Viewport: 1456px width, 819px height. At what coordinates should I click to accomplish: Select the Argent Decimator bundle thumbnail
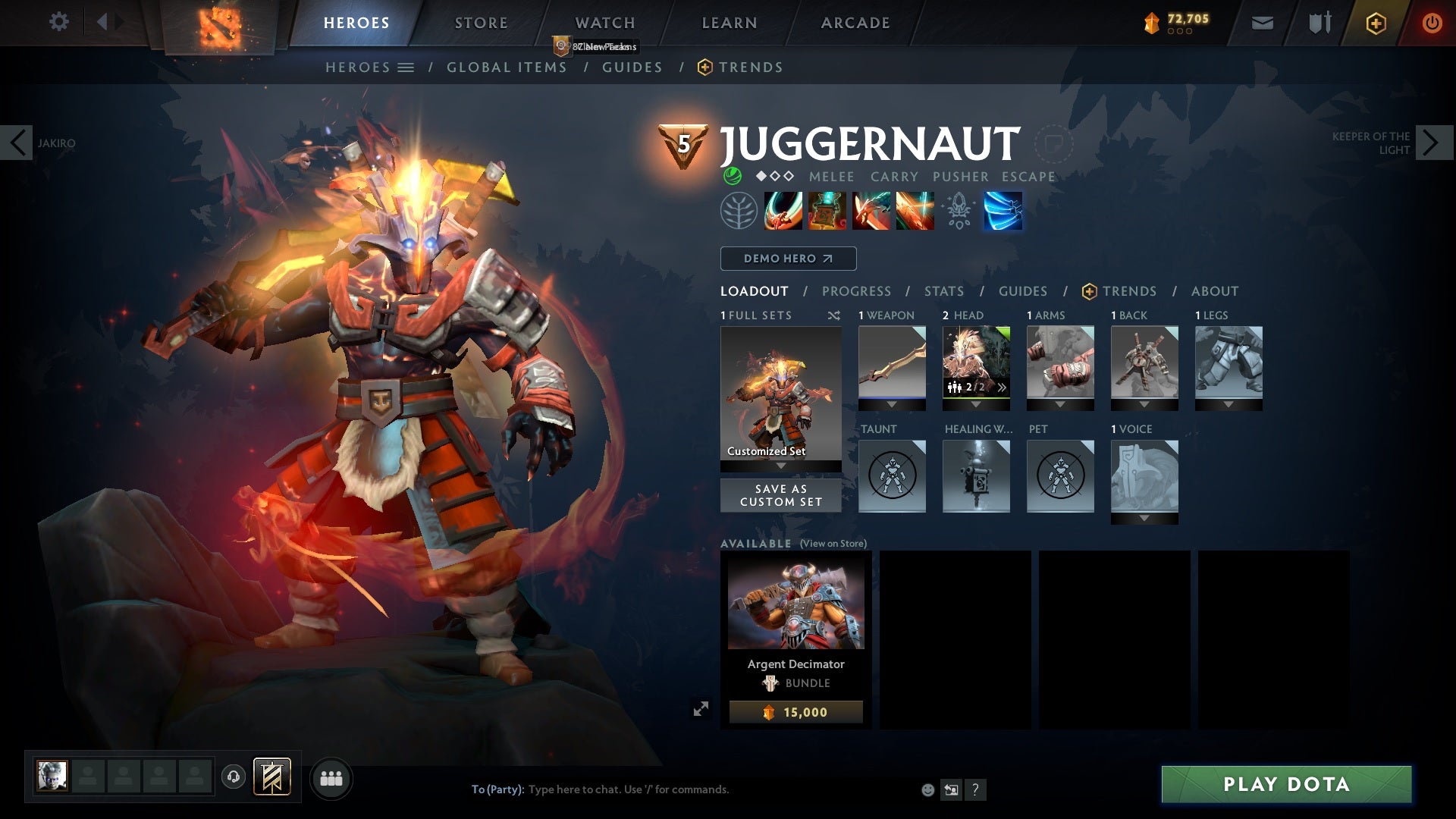point(795,601)
